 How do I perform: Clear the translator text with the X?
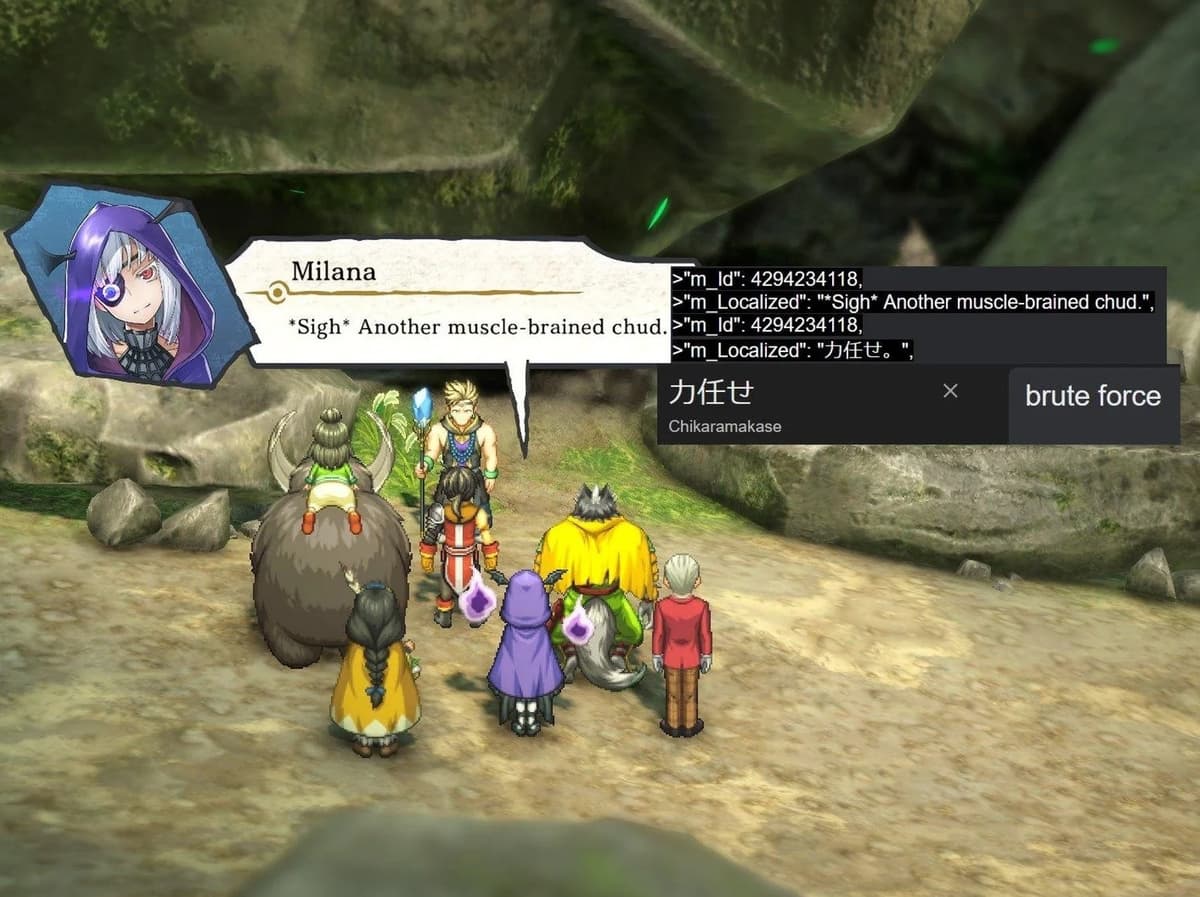(950, 391)
